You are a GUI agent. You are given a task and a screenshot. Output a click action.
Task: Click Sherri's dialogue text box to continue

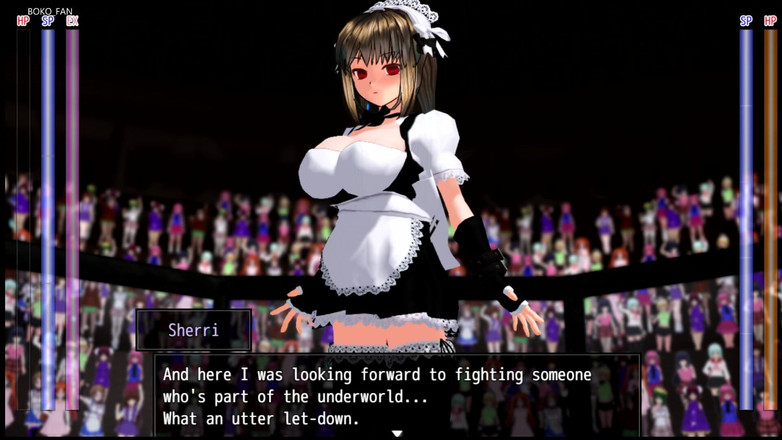[x=396, y=394]
